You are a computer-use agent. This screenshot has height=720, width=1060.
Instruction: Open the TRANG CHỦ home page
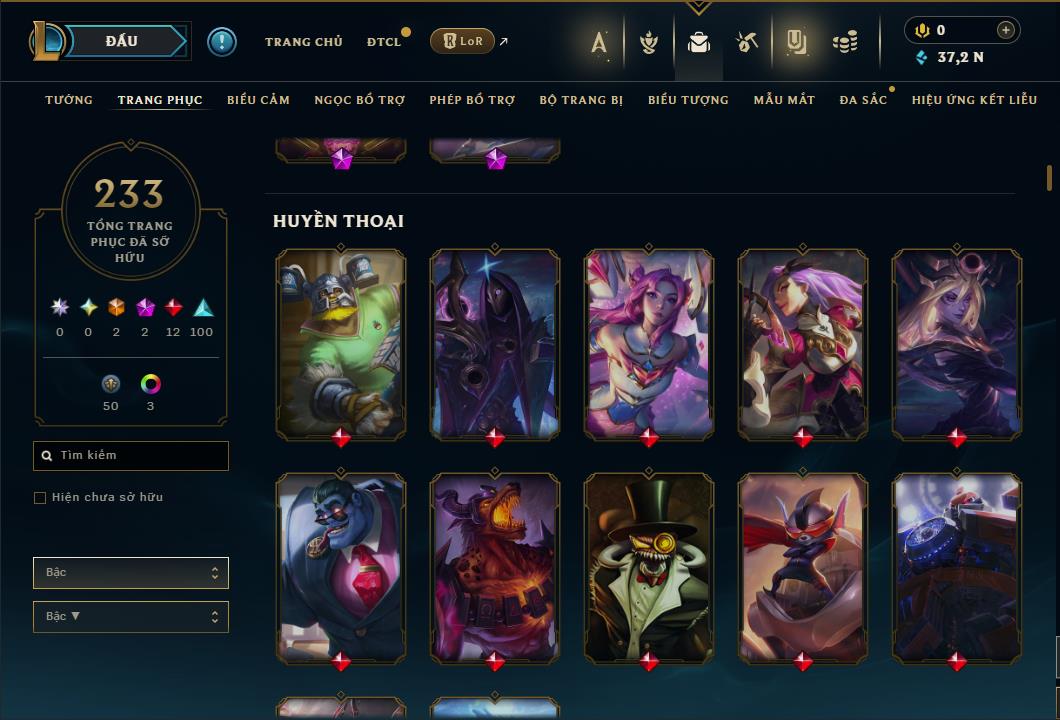pos(303,42)
